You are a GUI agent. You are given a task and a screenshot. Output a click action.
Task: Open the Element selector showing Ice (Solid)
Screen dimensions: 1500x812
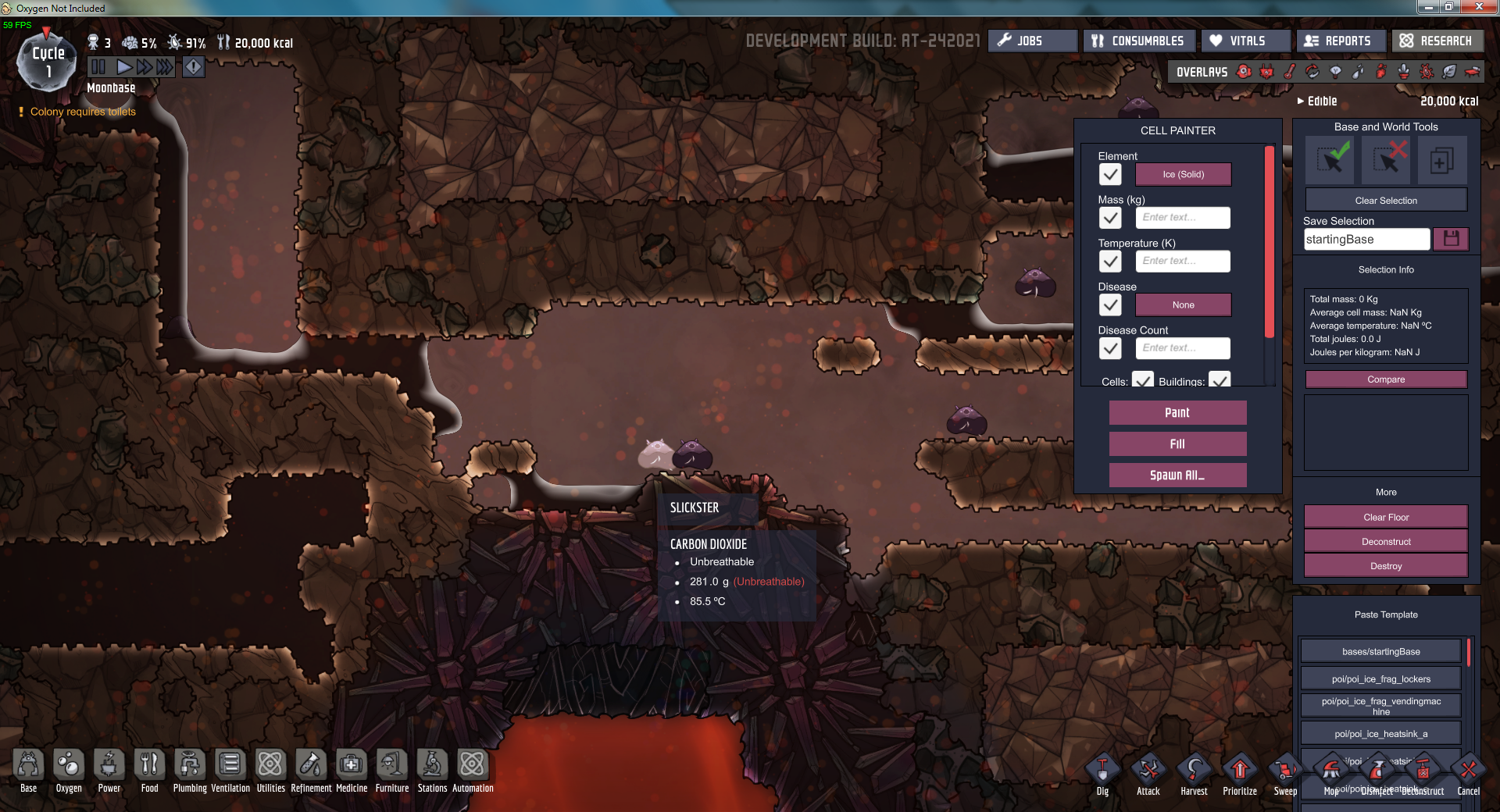click(1183, 174)
